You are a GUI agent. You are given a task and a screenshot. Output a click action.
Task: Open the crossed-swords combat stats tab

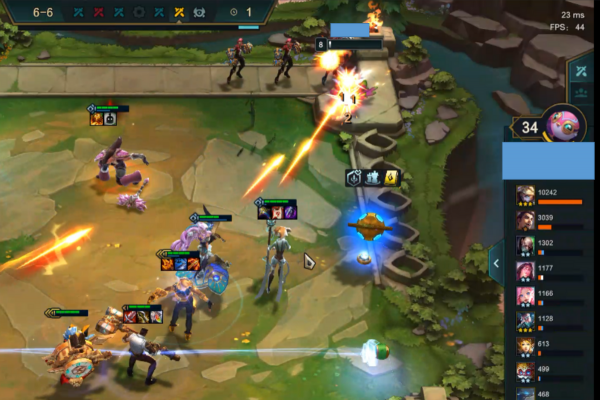tap(583, 69)
